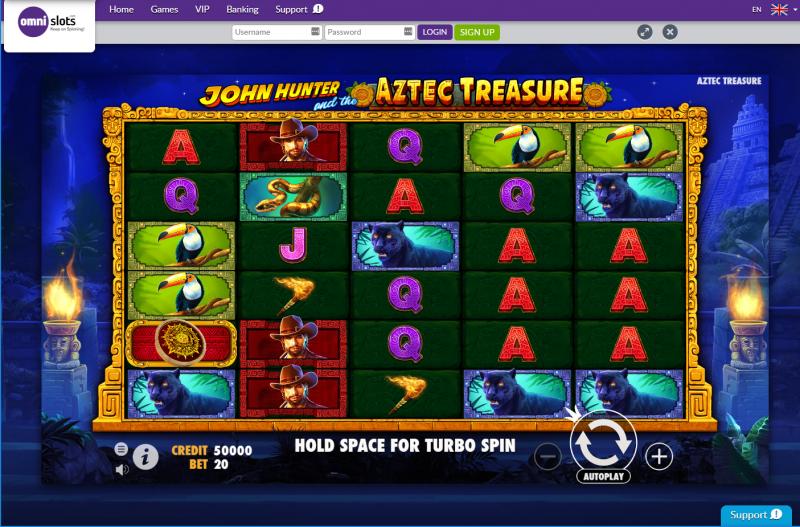Spin the slot reels
The width and height of the screenshot is (800, 527).
click(x=603, y=437)
